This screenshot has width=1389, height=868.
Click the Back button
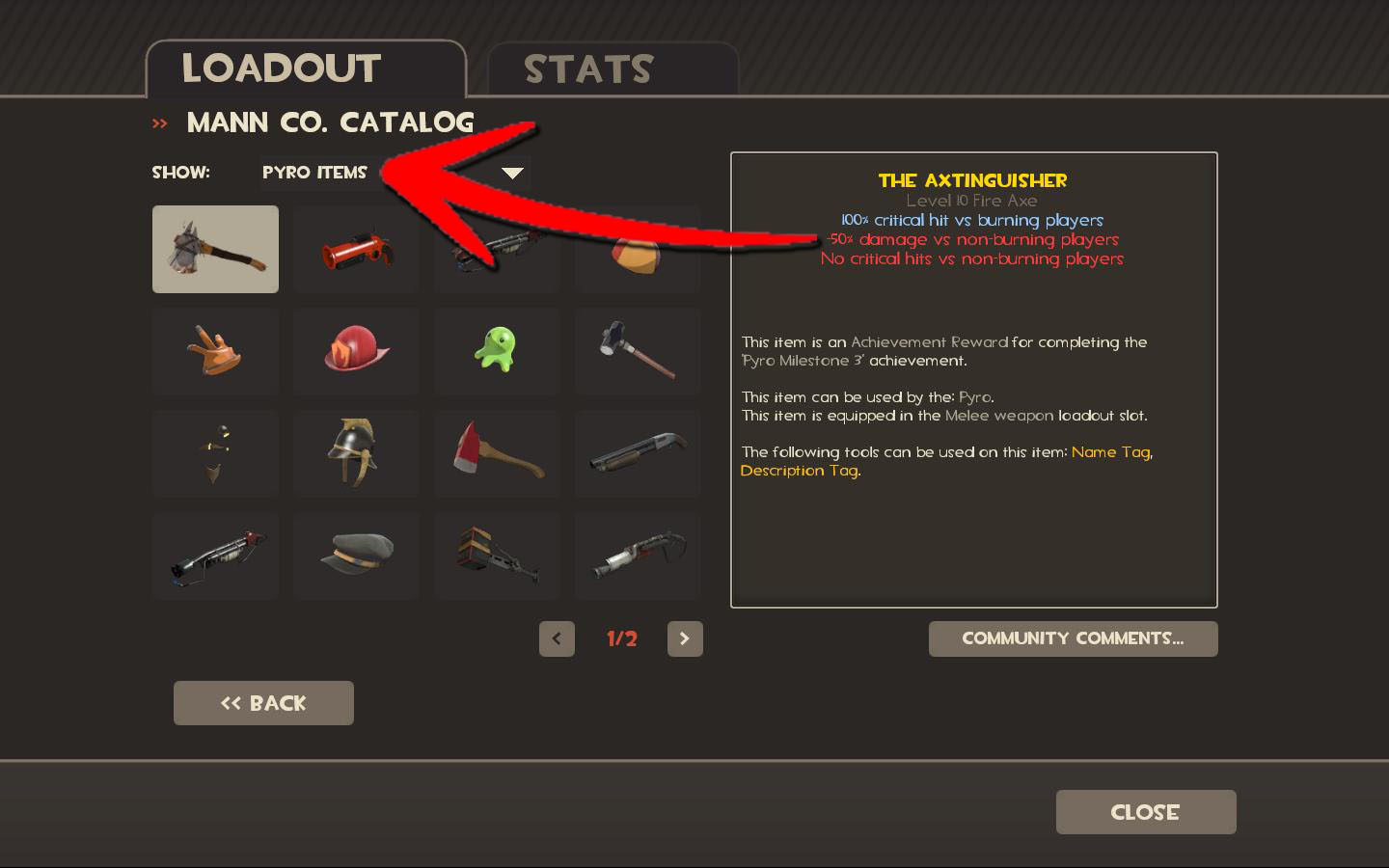[x=263, y=703]
